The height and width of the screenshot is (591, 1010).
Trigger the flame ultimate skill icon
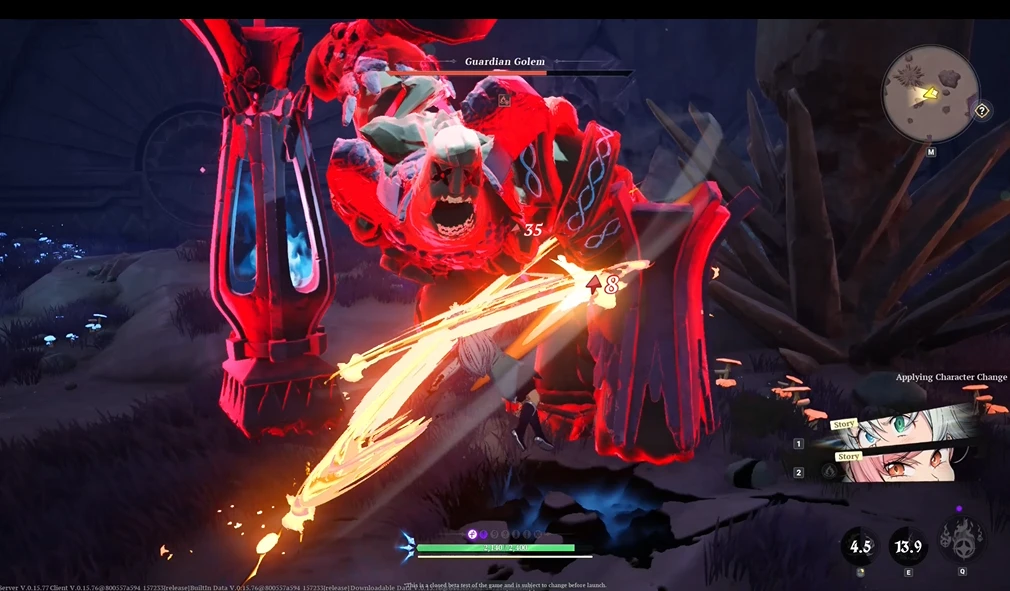tap(960, 541)
